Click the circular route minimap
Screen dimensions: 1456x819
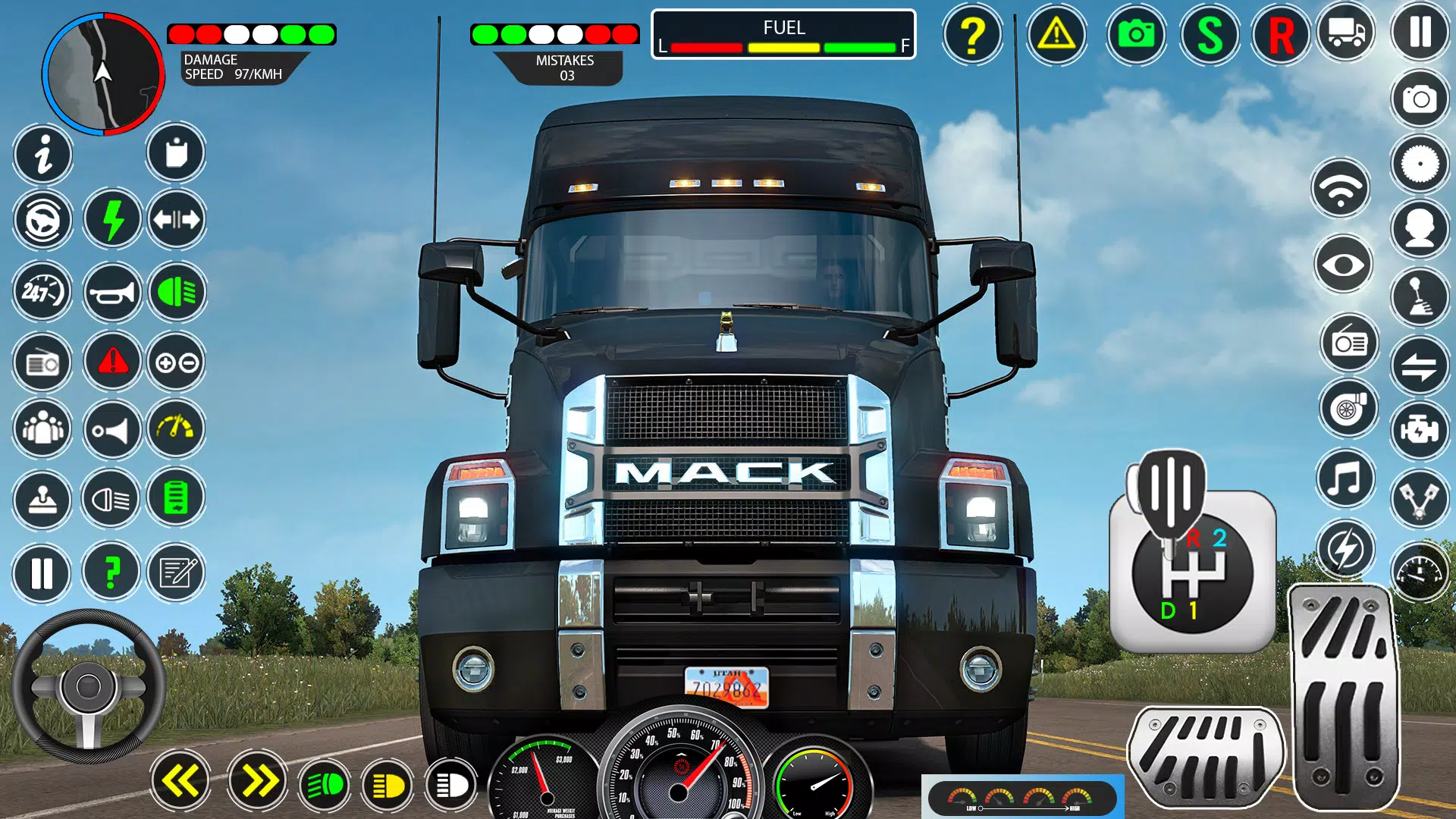pos(102,74)
